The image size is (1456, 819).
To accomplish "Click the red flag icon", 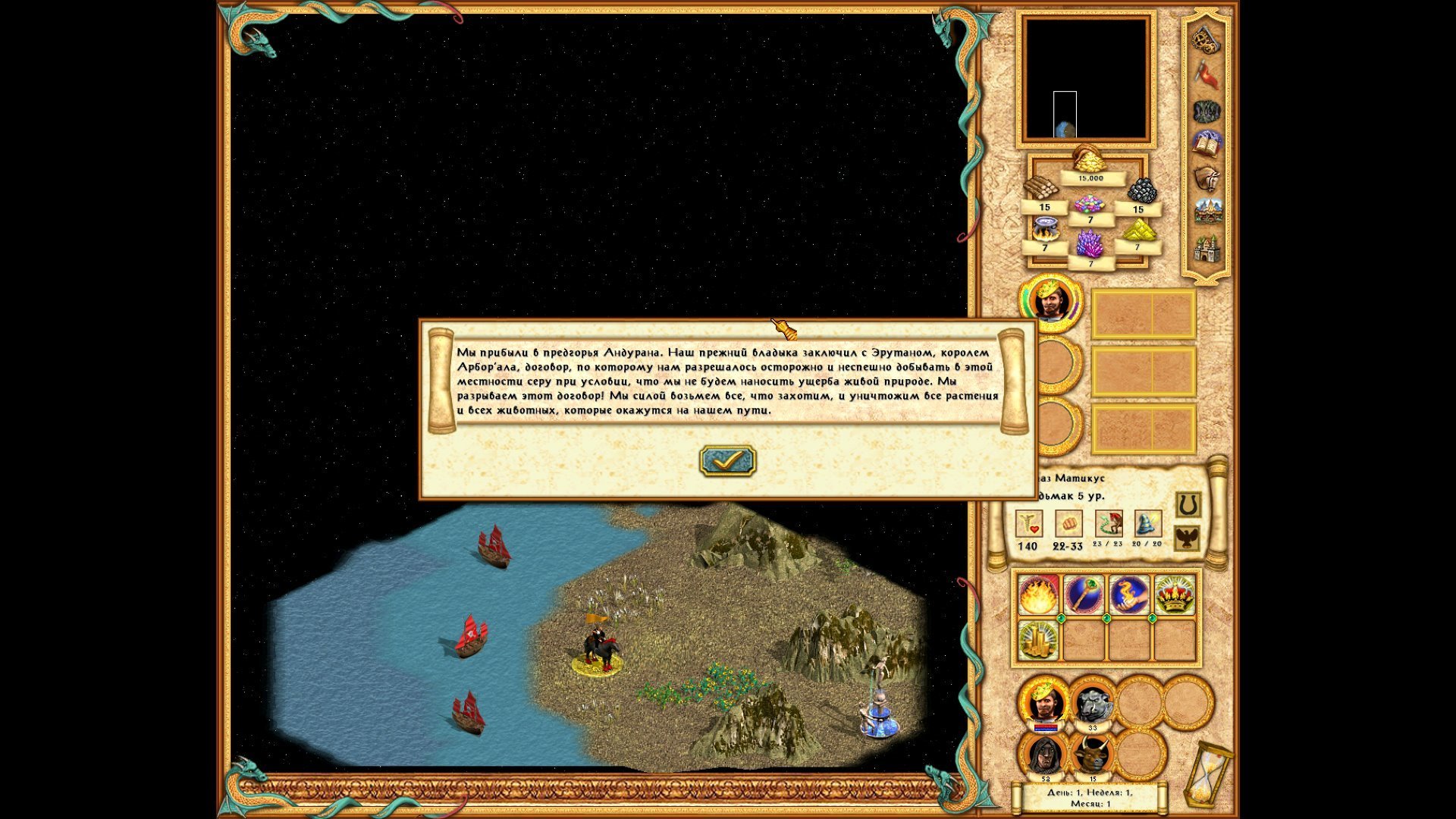I will coord(1207,75).
